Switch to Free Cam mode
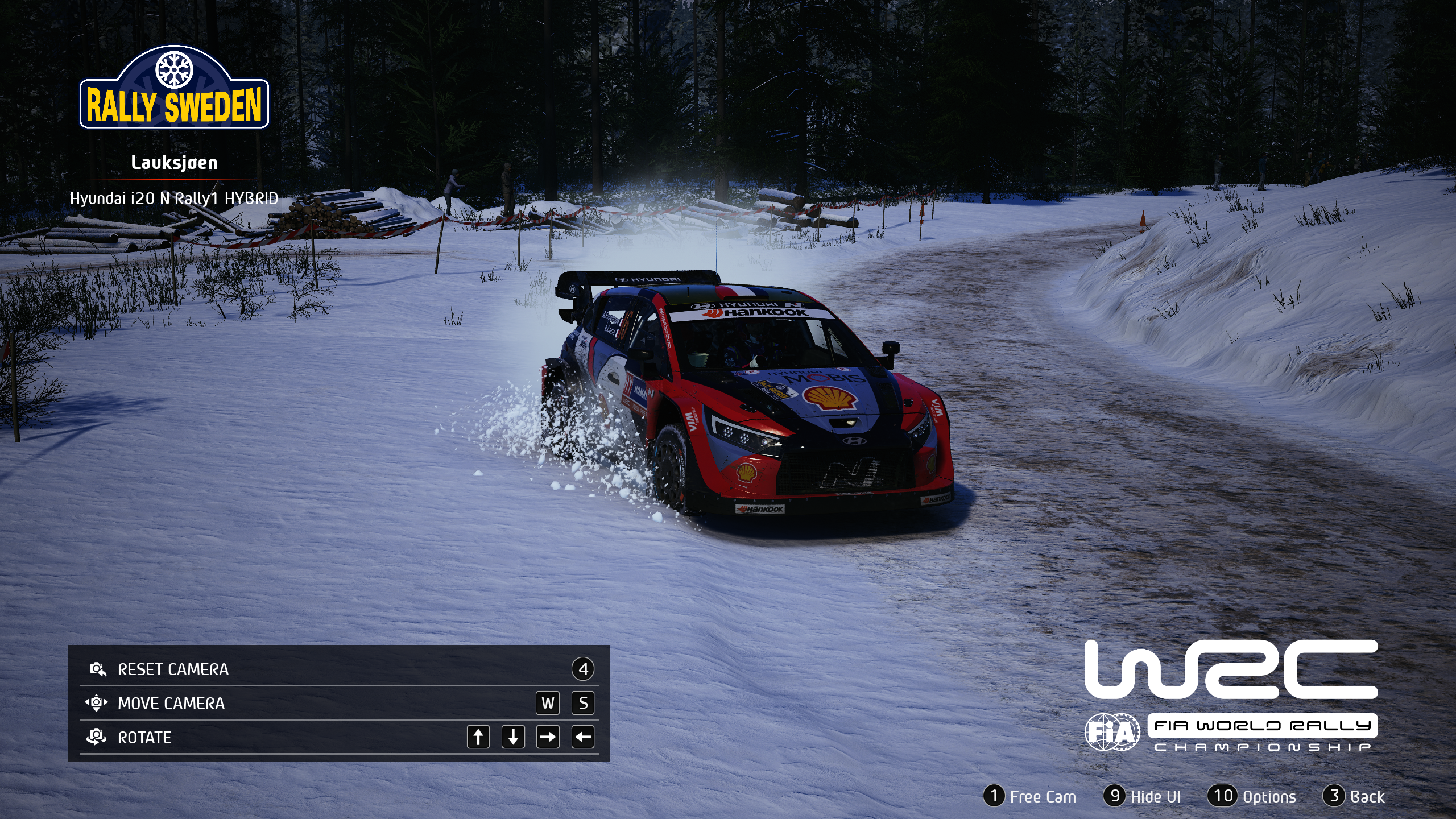This screenshot has width=1456, height=819. [1030, 796]
